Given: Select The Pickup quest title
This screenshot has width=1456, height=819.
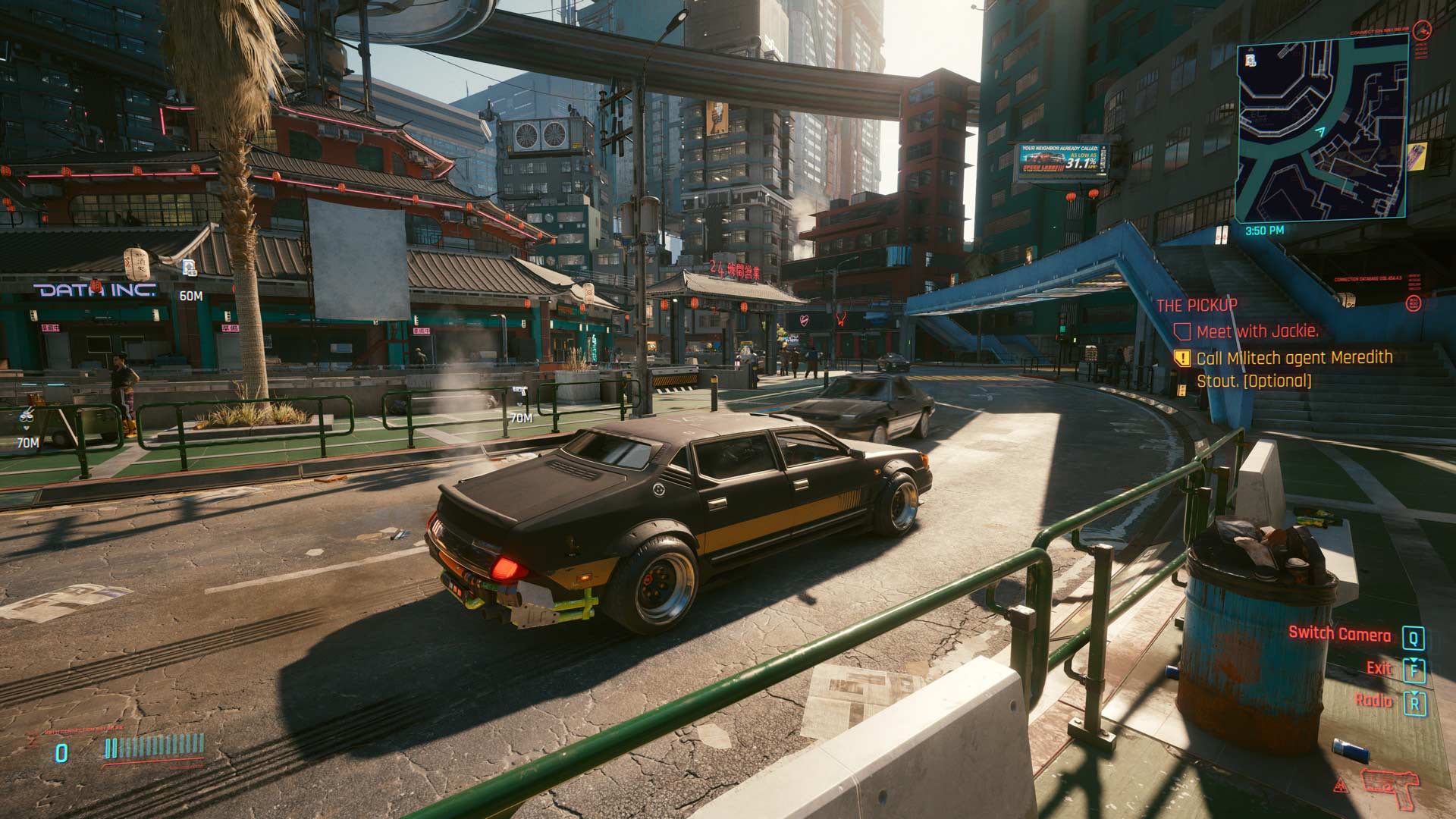Looking at the screenshot, I should [x=1197, y=305].
